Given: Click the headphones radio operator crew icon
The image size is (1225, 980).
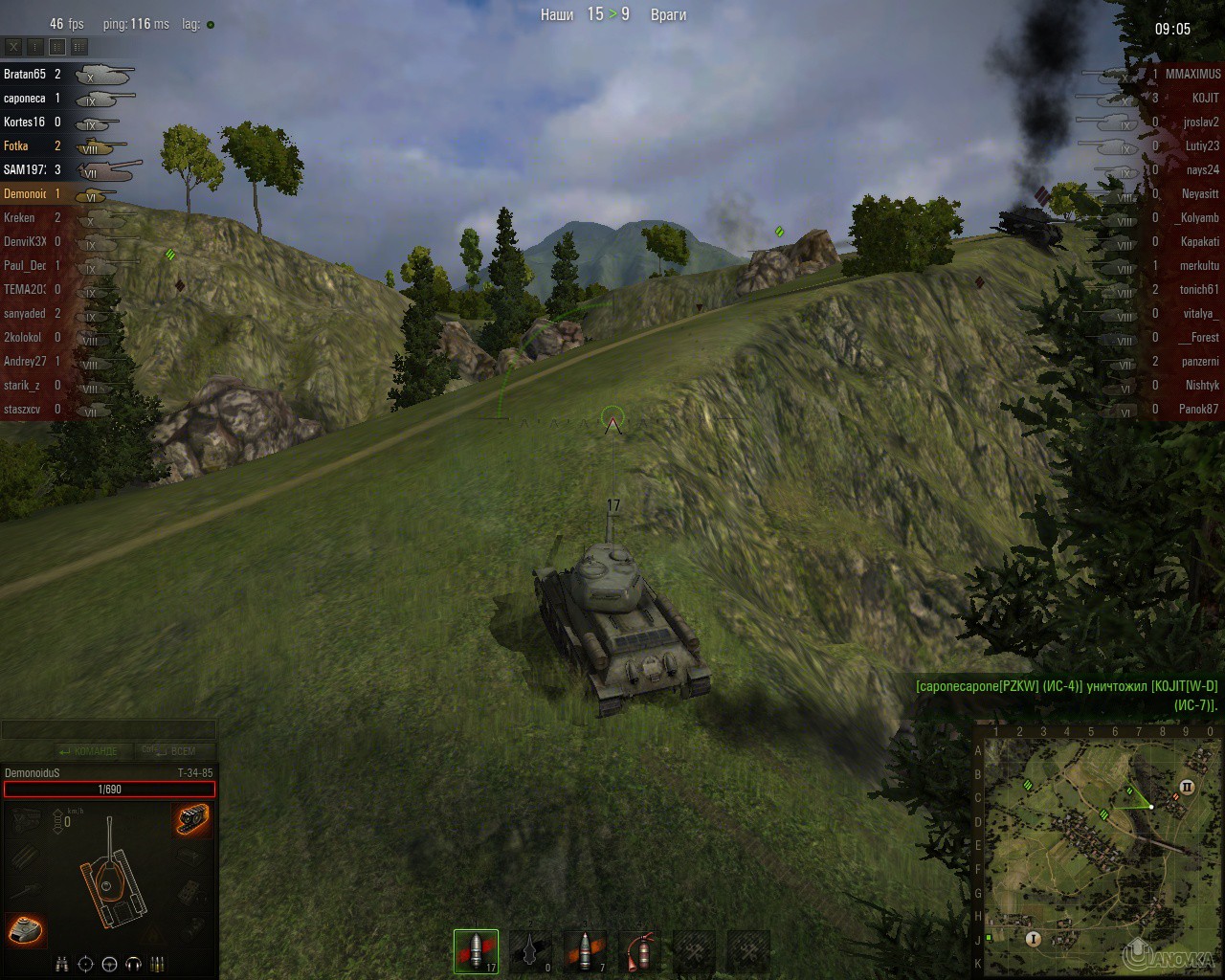Looking at the screenshot, I should pos(131,964).
